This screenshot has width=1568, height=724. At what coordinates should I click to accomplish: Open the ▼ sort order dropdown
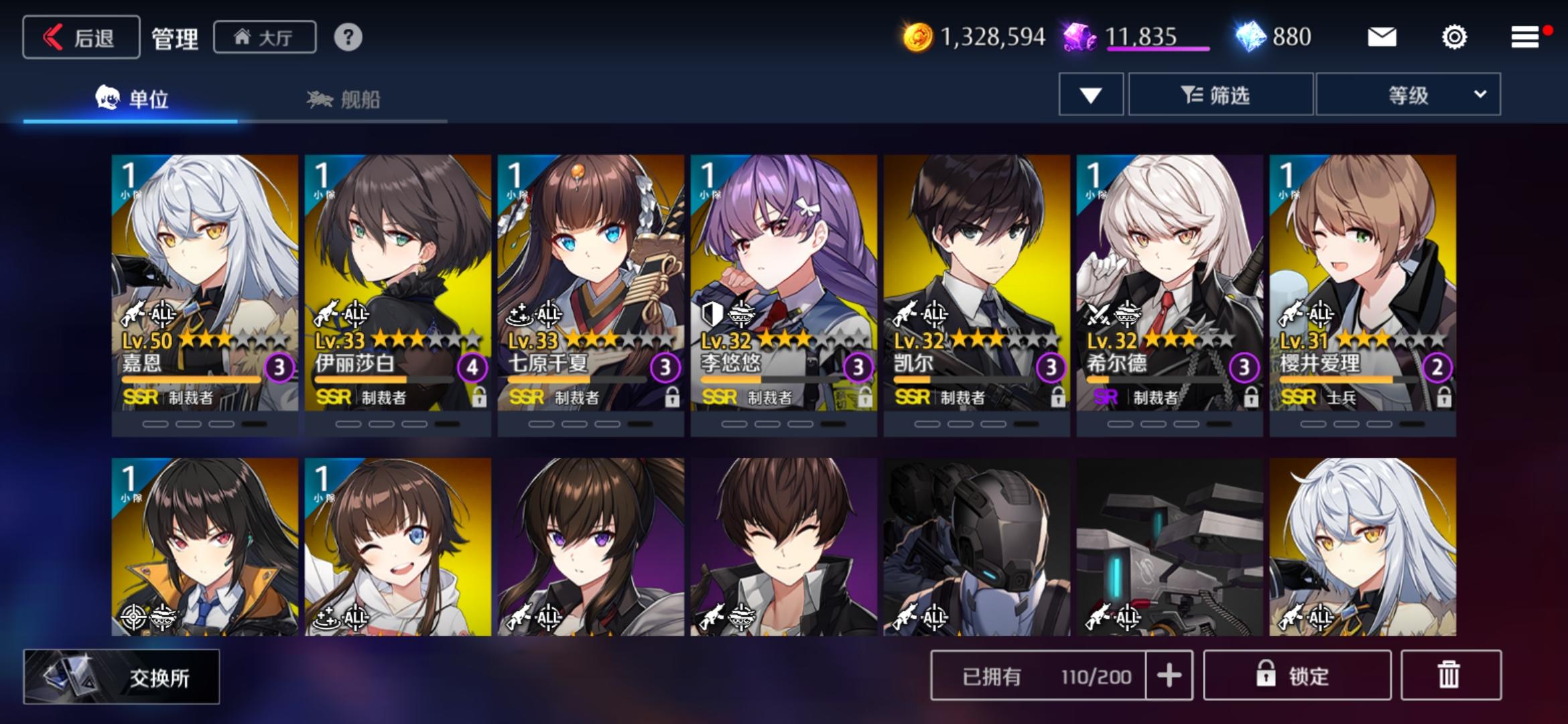click(1090, 95)
